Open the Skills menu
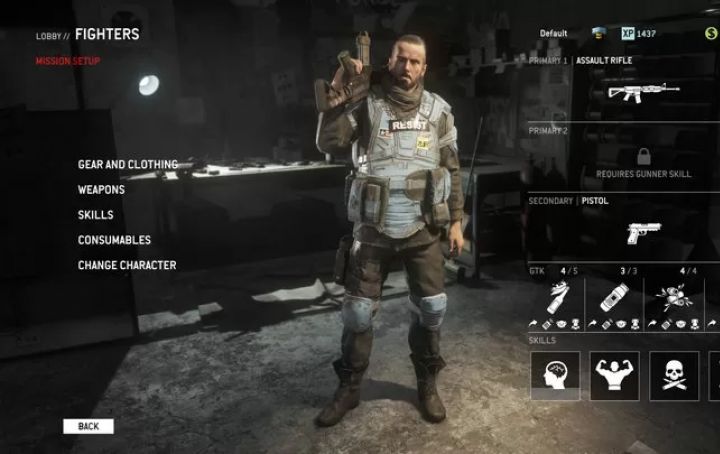720x454 pixels. 95,215
